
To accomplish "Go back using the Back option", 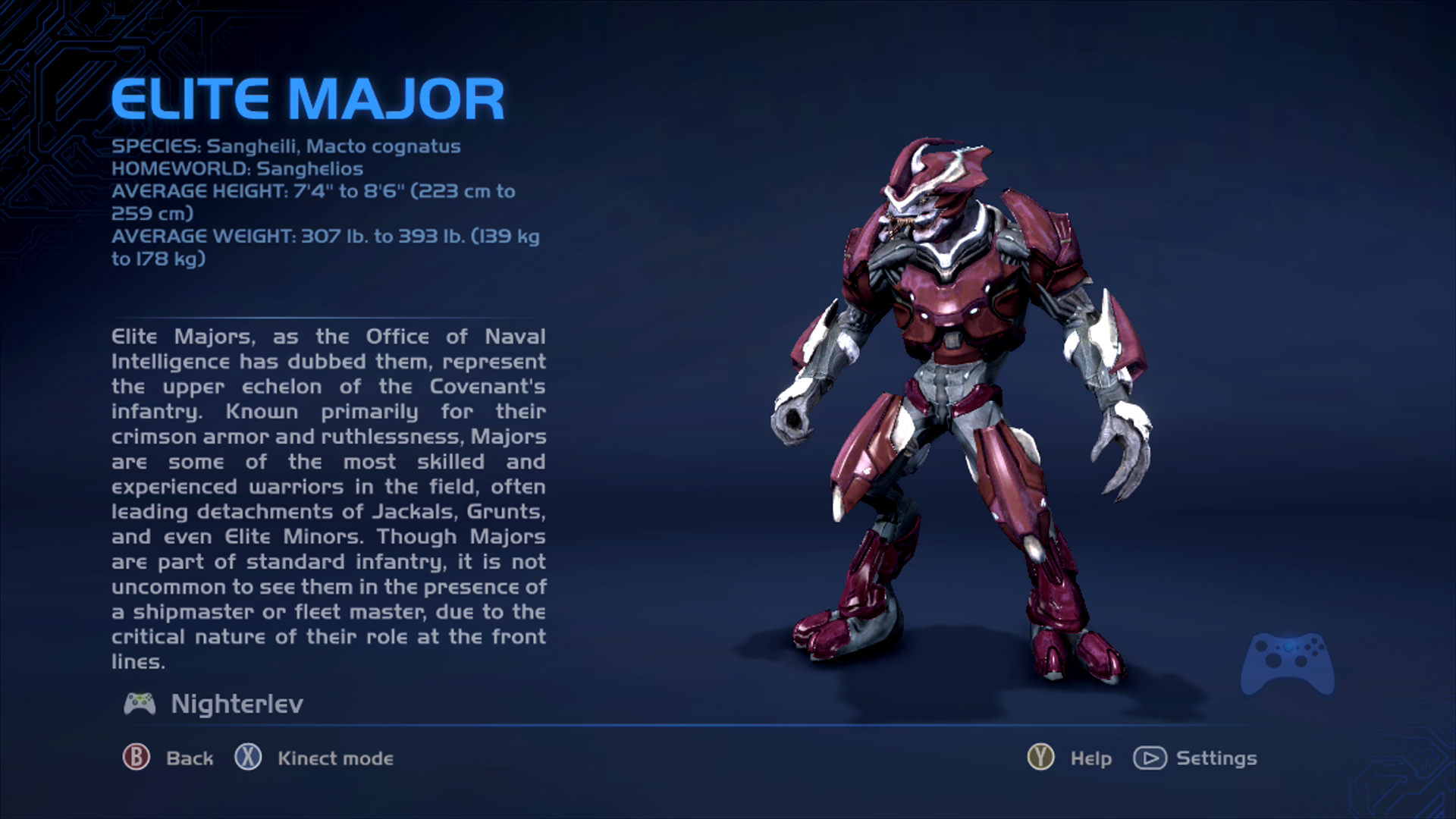I will pos(168,758).
